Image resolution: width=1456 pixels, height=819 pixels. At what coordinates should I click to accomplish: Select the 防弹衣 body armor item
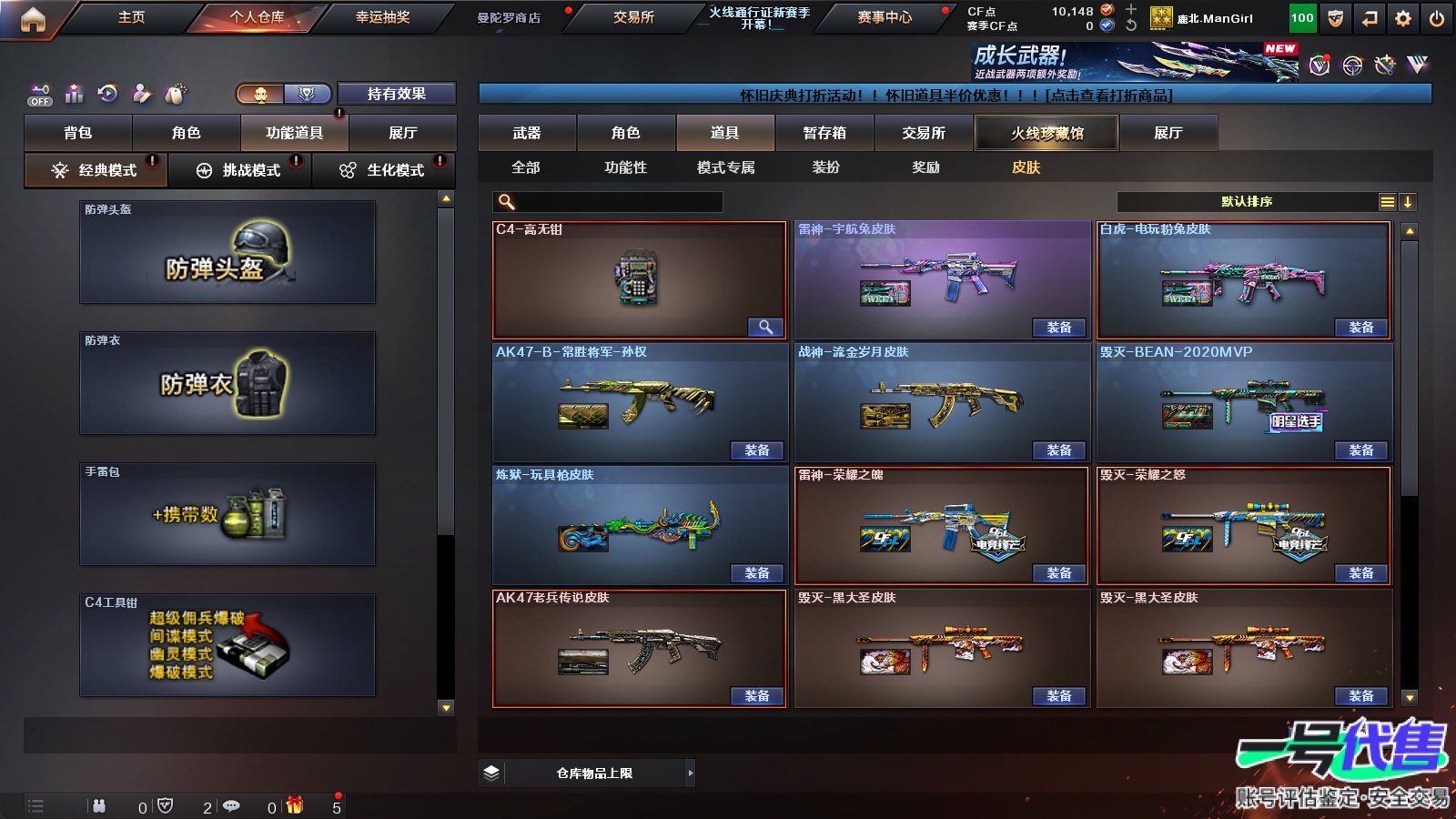[227, 383]
